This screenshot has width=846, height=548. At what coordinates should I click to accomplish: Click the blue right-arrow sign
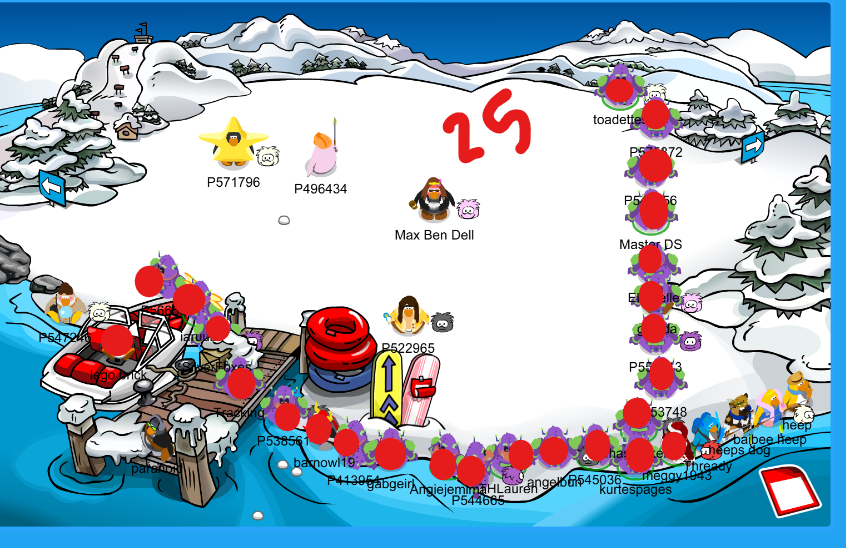(753, 146)
